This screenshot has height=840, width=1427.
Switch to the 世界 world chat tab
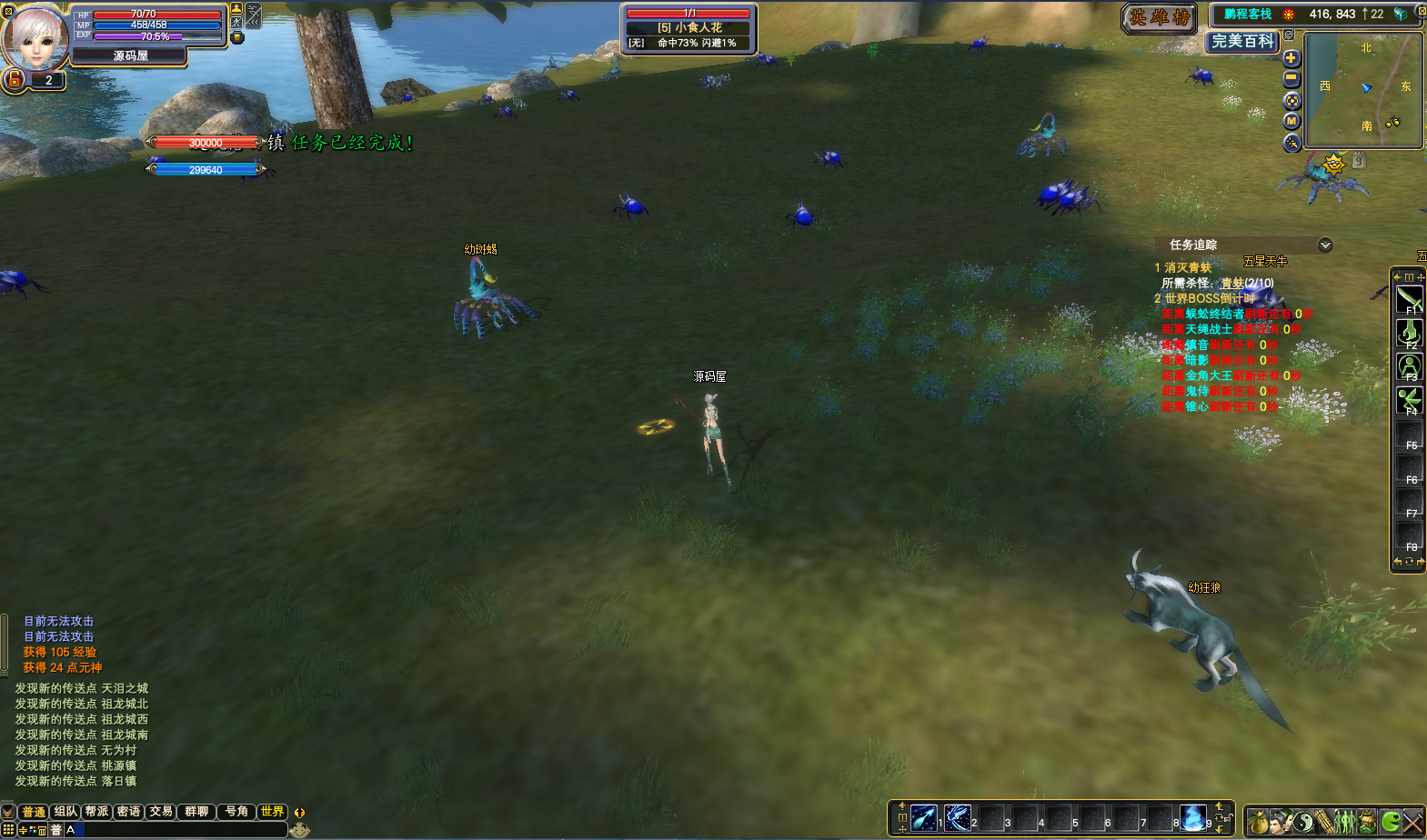[271, 812]
